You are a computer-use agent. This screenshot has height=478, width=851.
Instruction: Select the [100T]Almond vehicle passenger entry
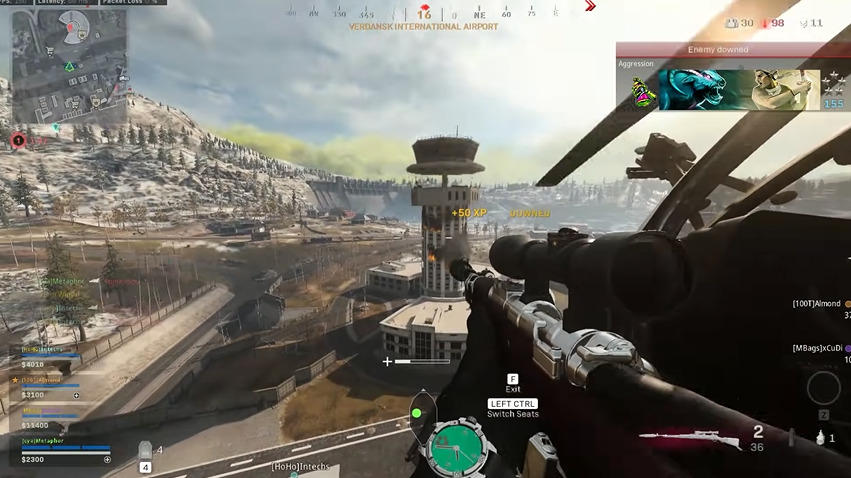(817, 303)
